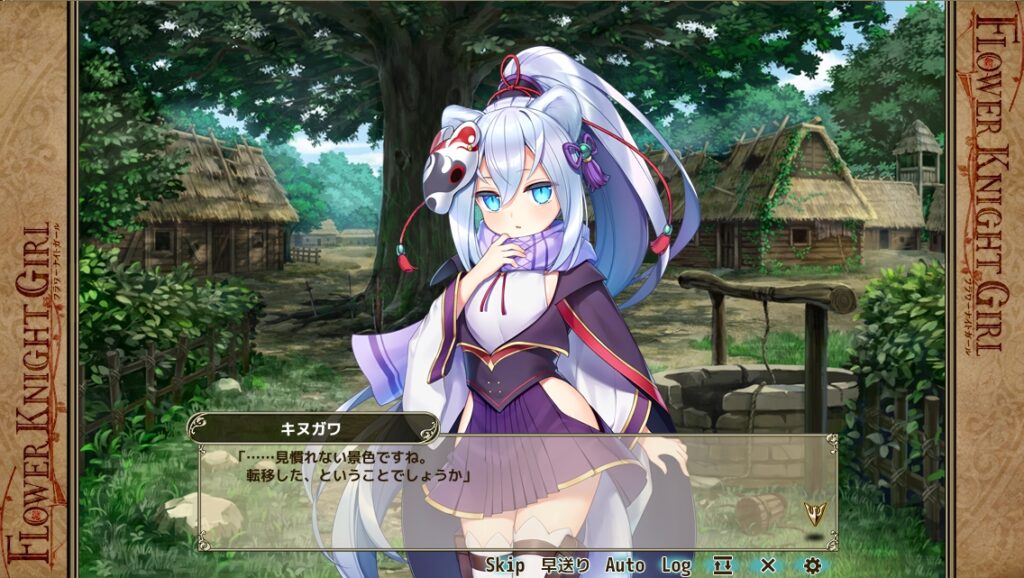Screen dimensions: 1024x578
Task: Turn on Auto text advance
Action: [625, 565]
